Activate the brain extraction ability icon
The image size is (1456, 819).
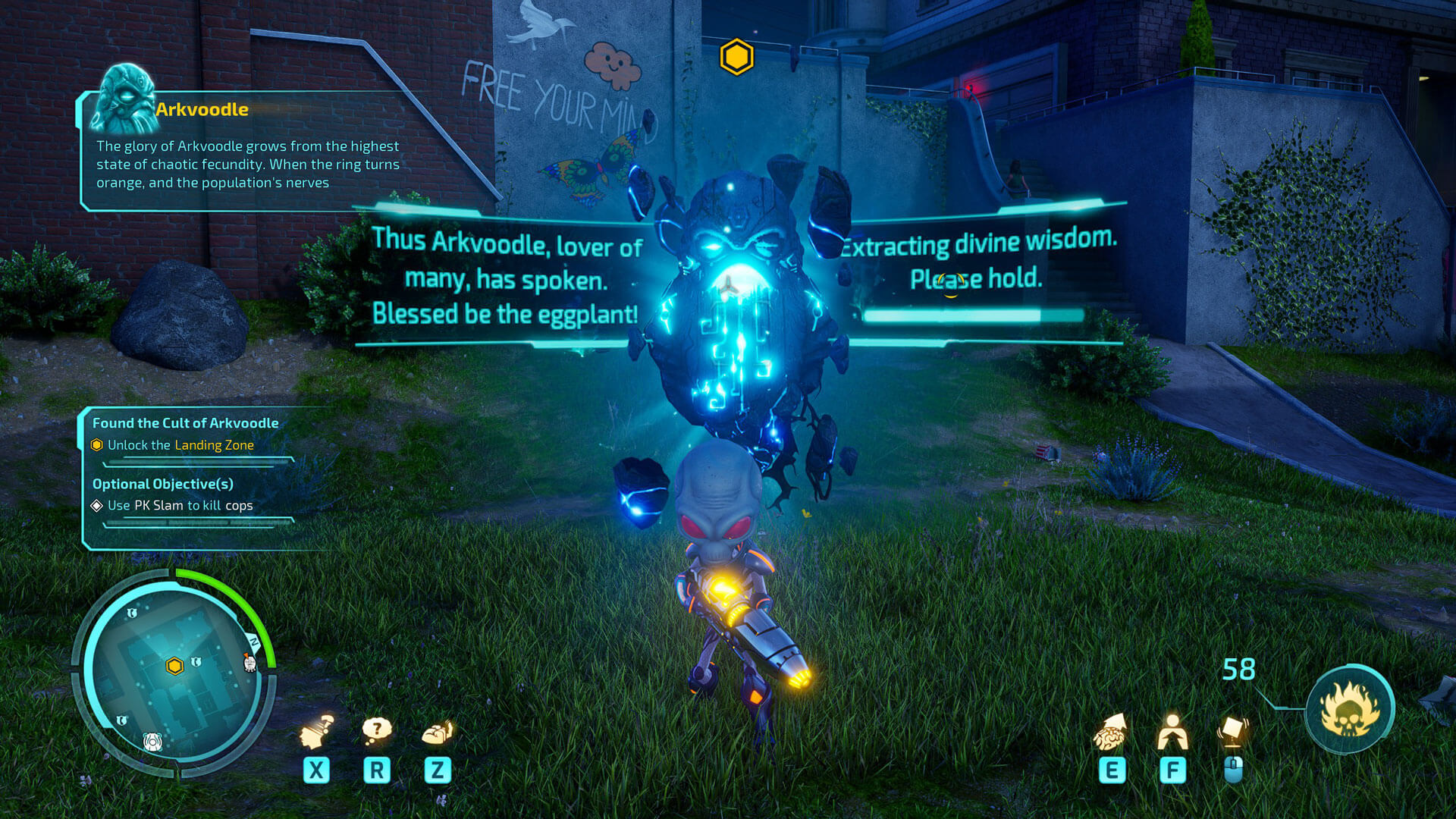tap(1110, 733)
